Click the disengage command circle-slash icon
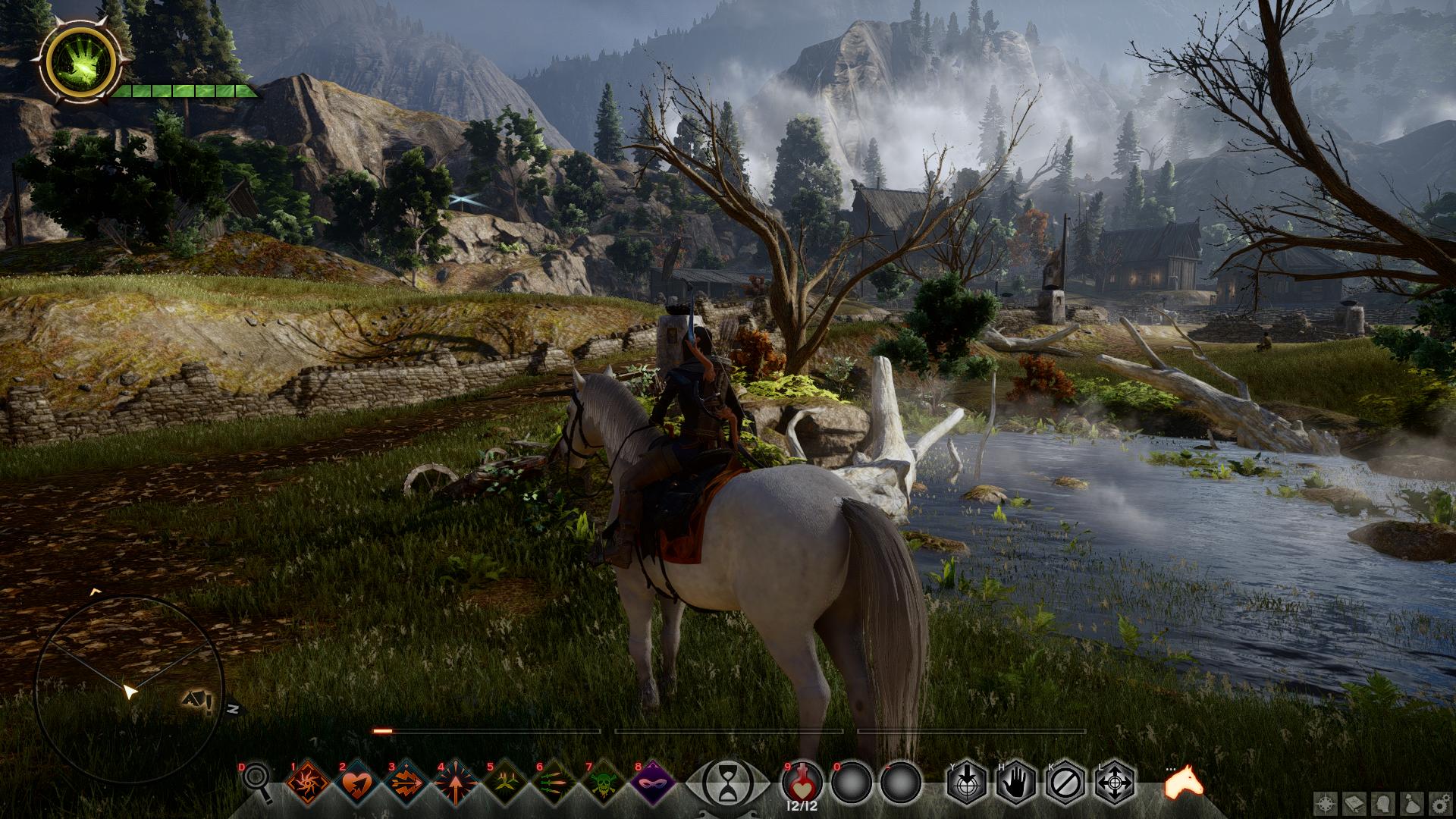1456x819 pixels. point(1065,782)
